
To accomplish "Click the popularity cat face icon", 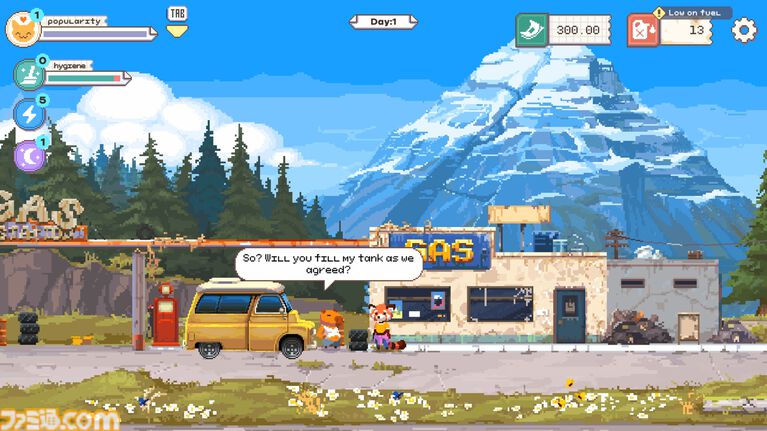I will click(22, 29).
